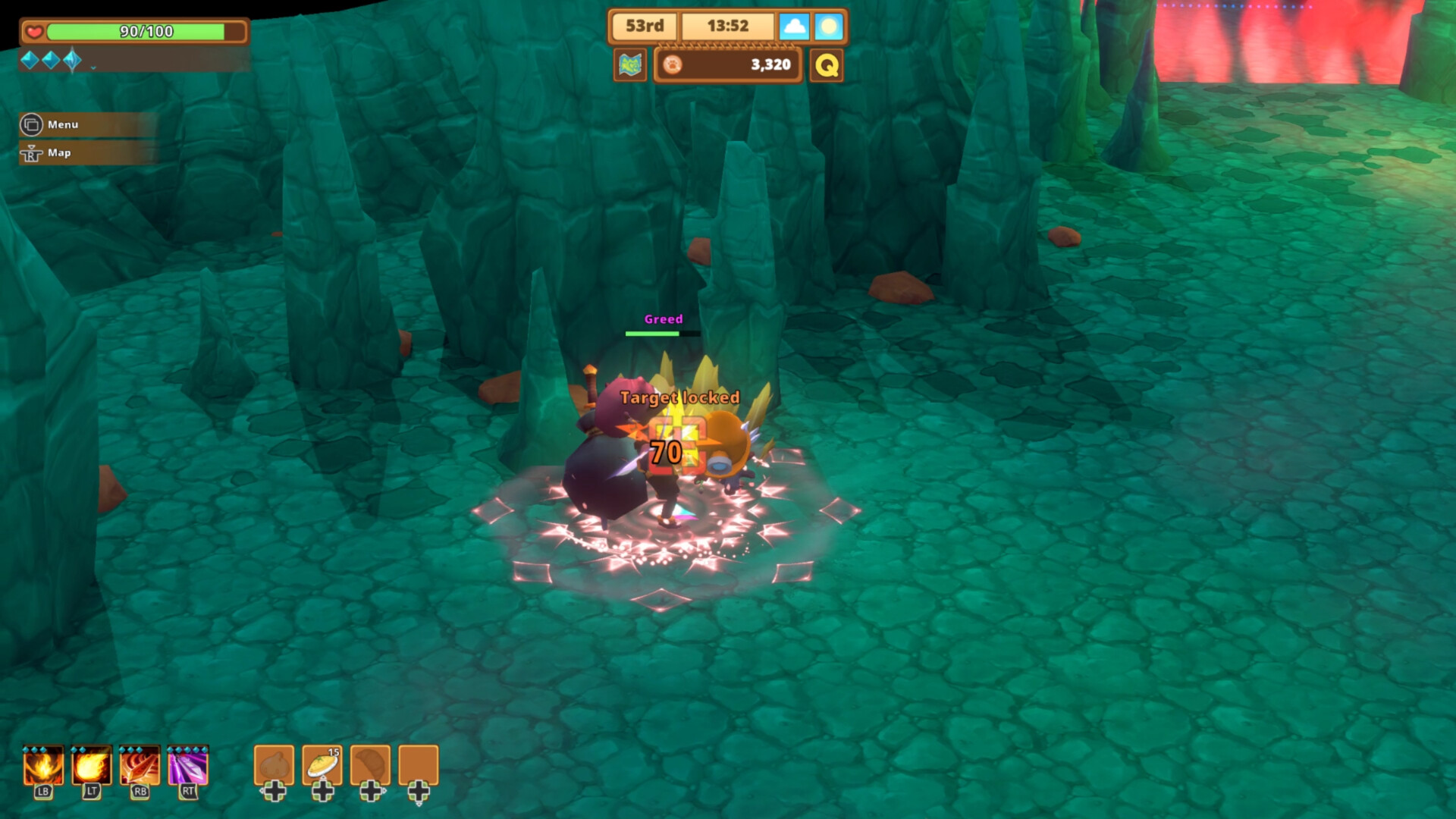Viewport: 1456px width, 819px height.
Task: Trigger the red sword slash skill
Action: [140, 766]
